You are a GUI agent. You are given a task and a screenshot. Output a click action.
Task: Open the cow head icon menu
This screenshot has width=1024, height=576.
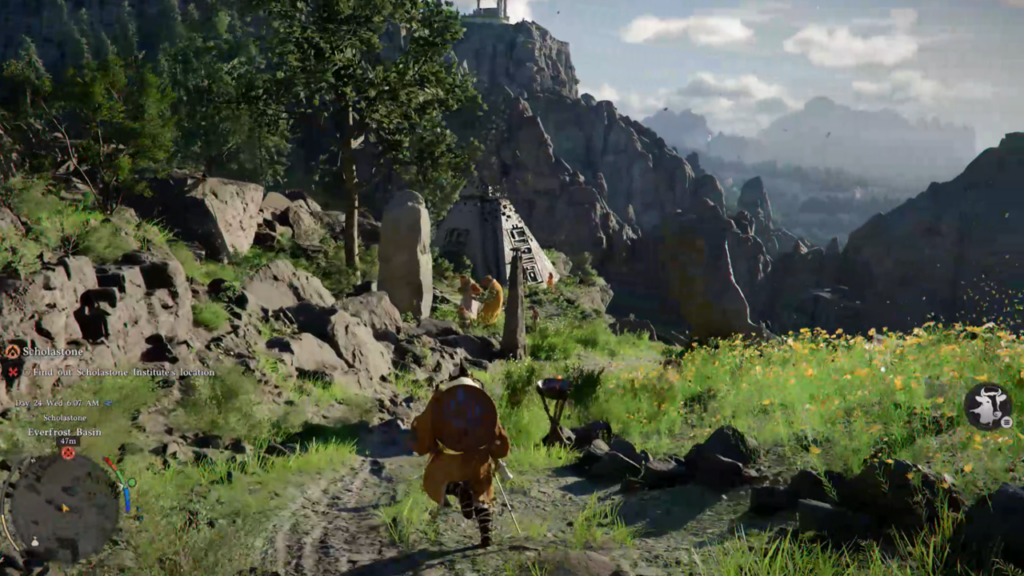point(987,406)
